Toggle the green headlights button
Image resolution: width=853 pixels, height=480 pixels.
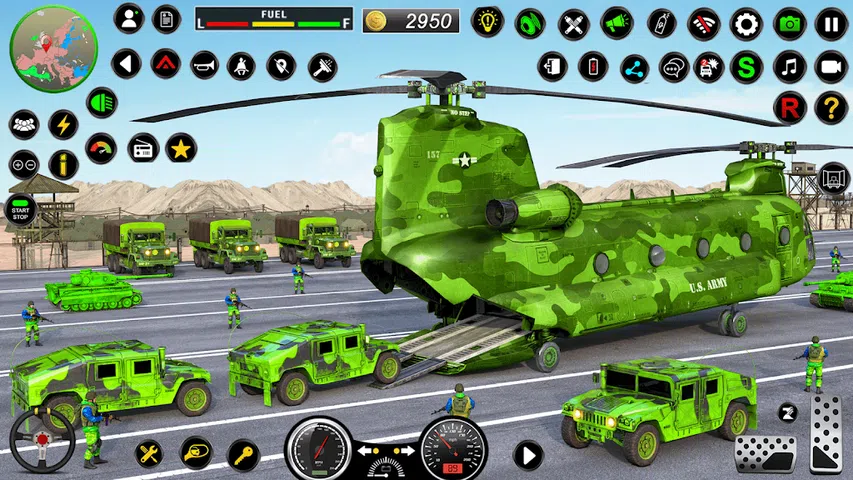point(101,102)
